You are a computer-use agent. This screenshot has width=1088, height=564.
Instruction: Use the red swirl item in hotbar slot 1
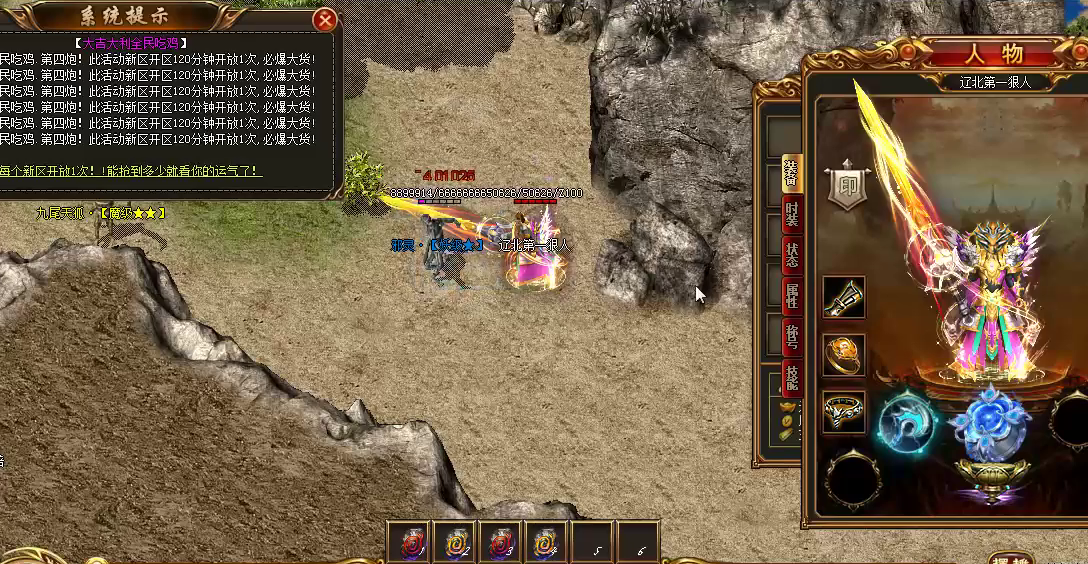coord(408,543)
